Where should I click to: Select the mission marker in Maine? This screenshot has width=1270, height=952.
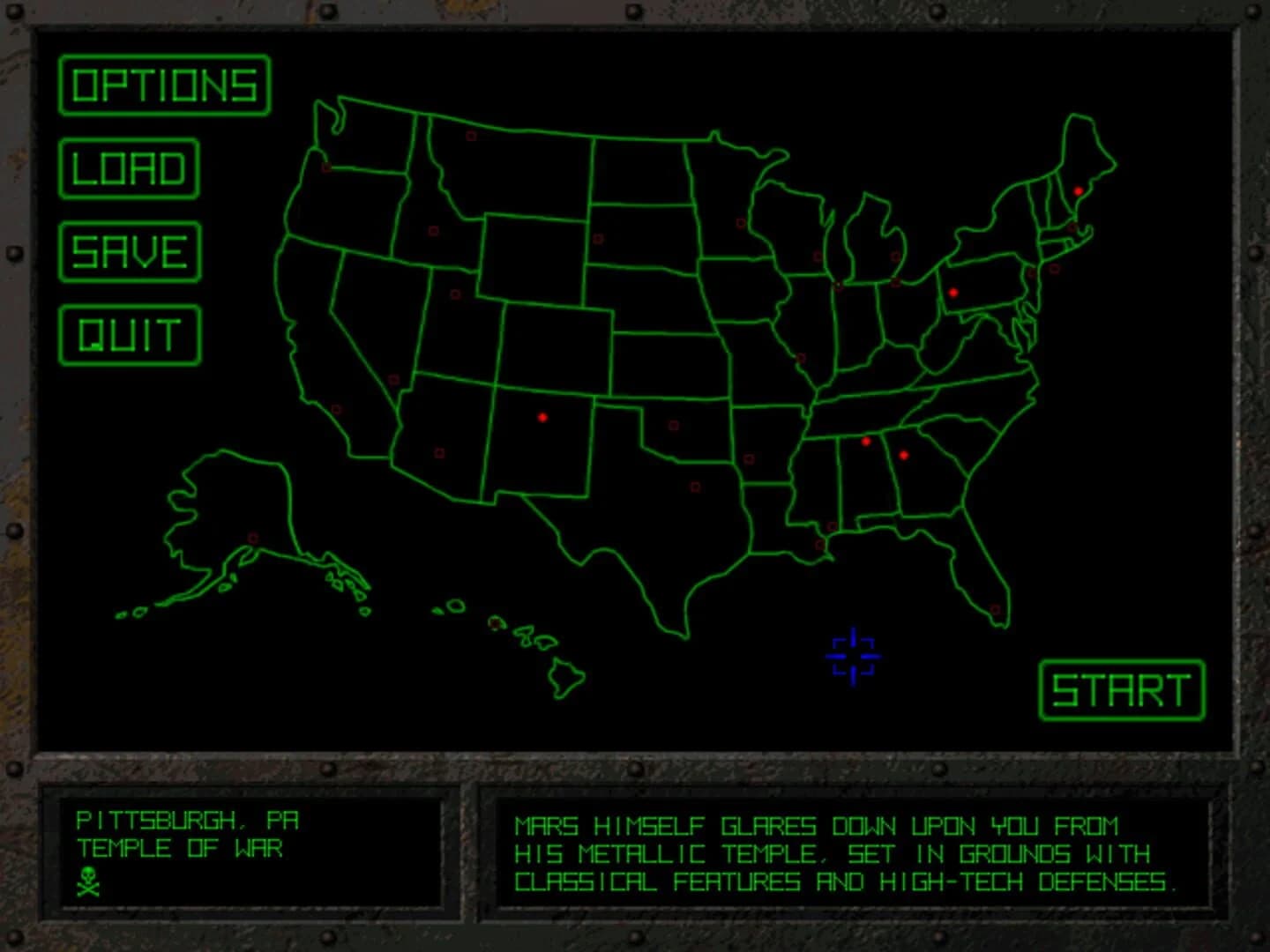pos(1078,190)
